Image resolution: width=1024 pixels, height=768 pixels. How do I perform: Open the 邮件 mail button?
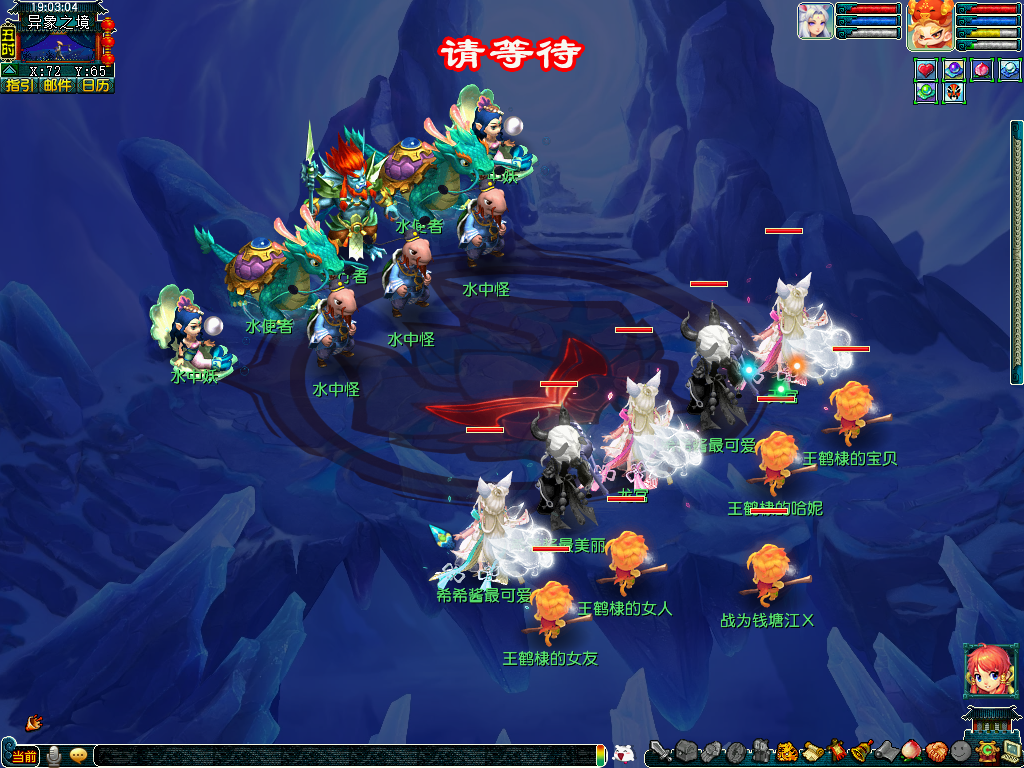coord(57,86)
